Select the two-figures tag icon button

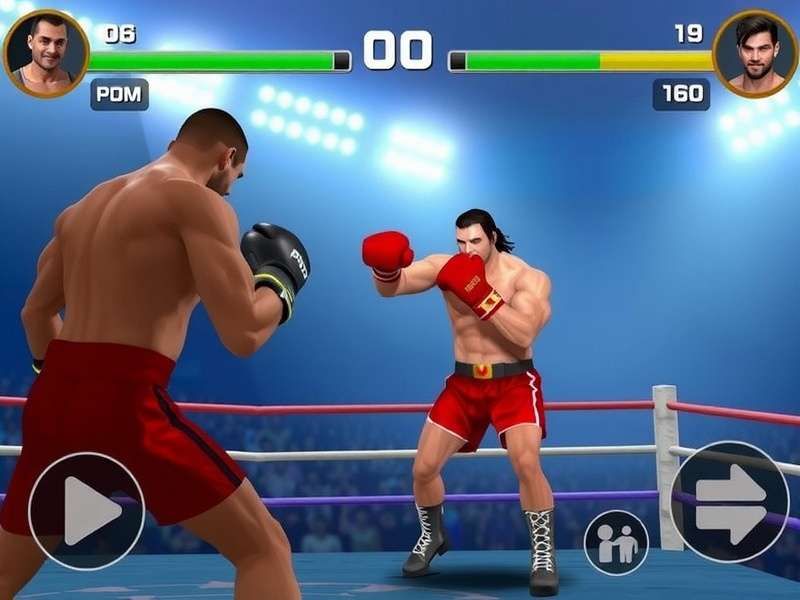point(616,543)
